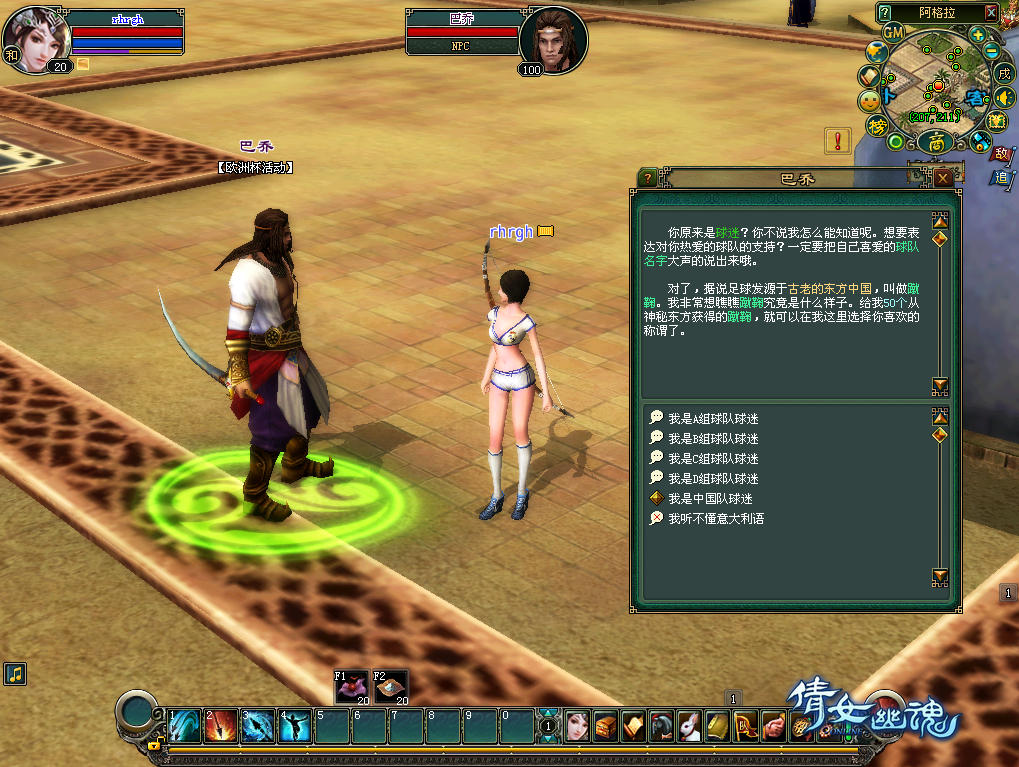Close the 阿格拉 minimap panel
The height and width of the screenshot is (767, 1019).
990,12
